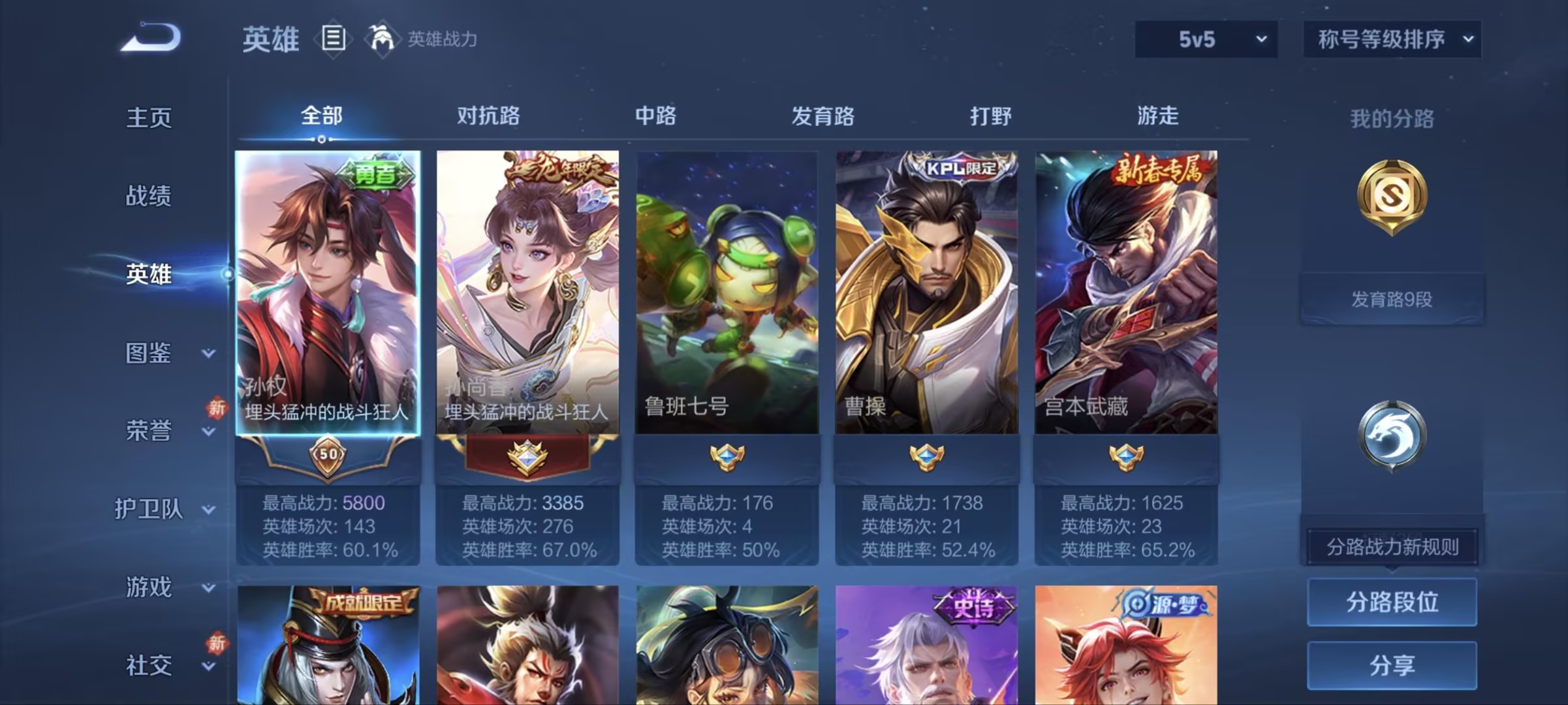Click the 分路段位 button
This screenshot has width=1568, height=705.
pyautogui.click(x=1391, y=602)
